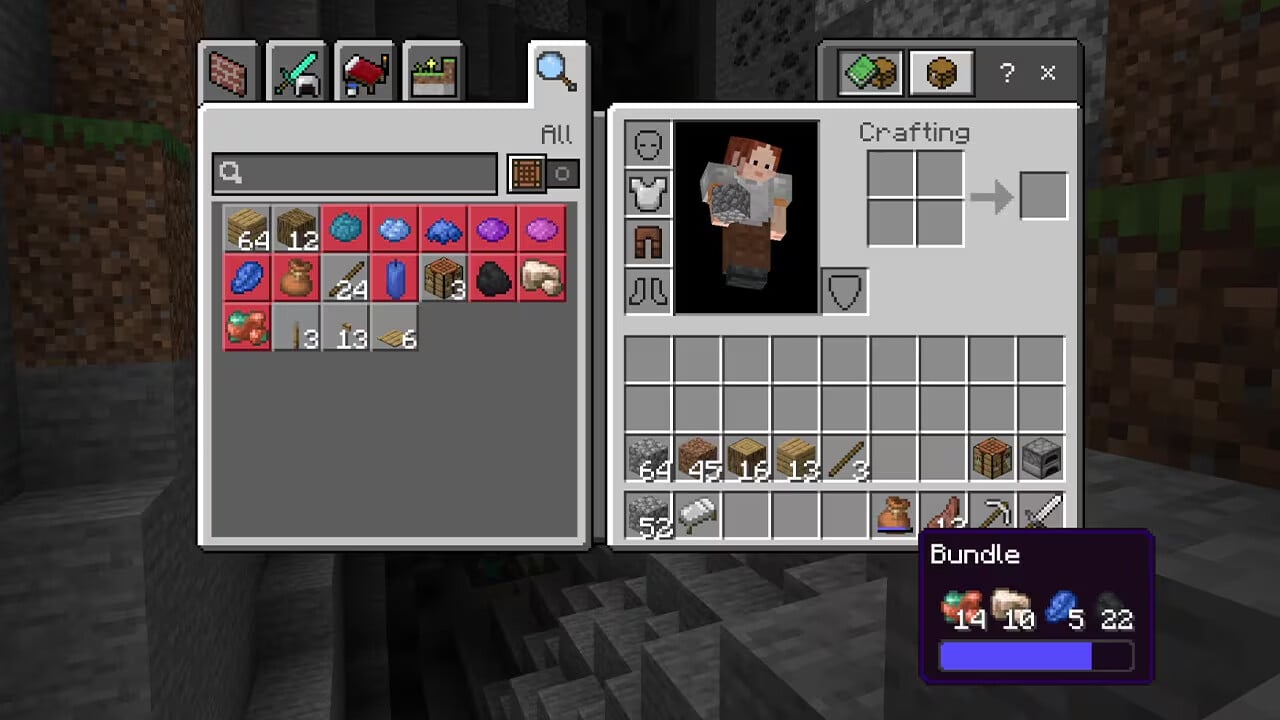Open the Nature recipes tab with grass block

[432, 70]
